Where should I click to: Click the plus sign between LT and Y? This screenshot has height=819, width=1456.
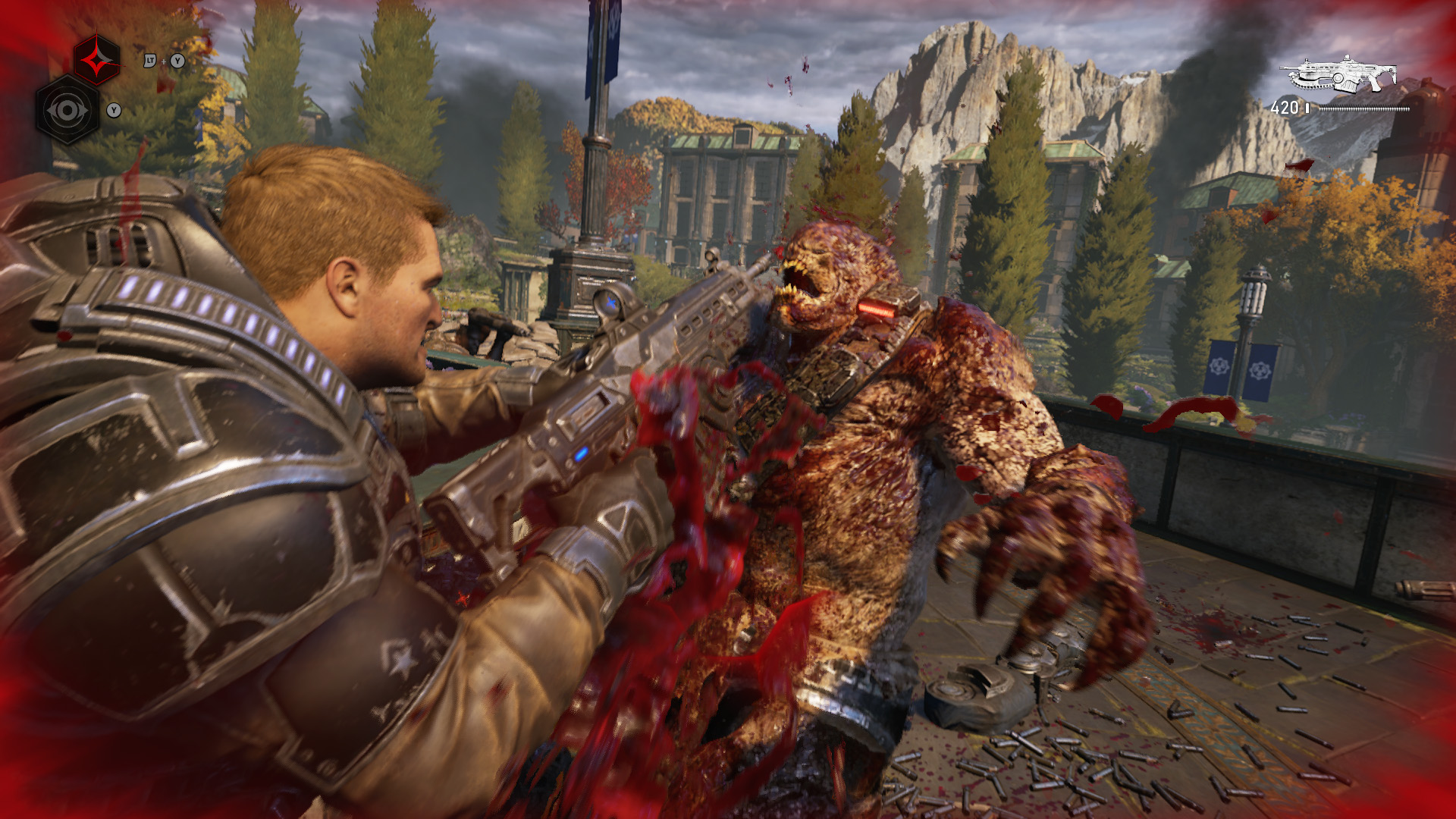click(x=163, y=61)
